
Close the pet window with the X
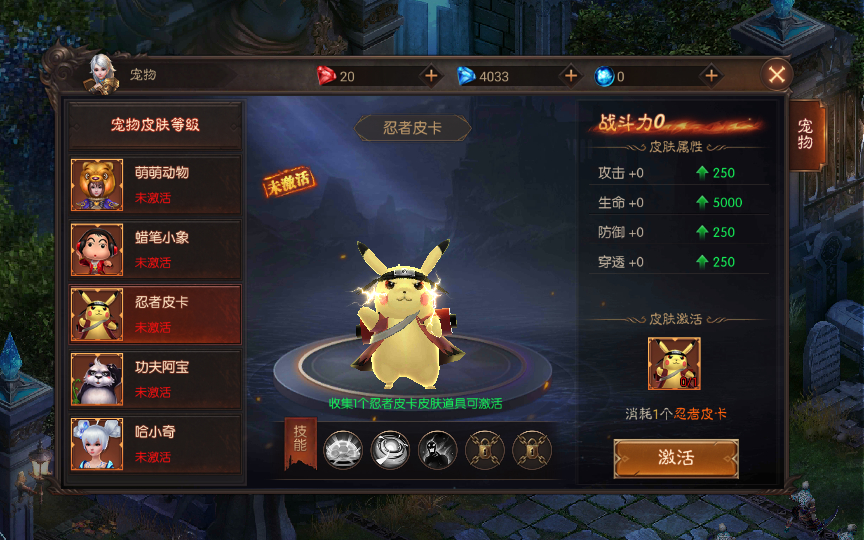pos(777,73)
